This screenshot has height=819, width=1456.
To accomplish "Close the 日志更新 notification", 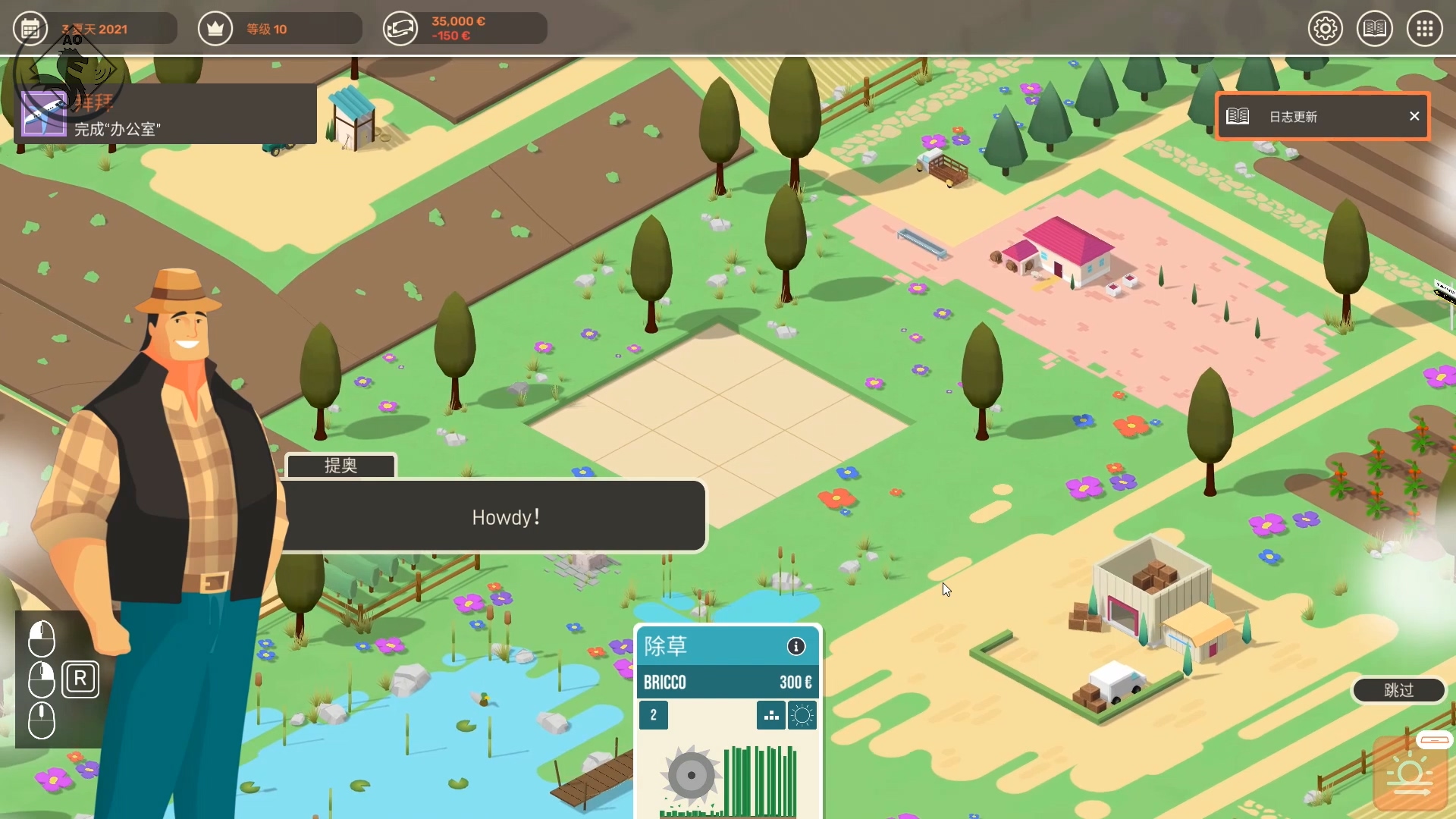I will (1414, 116).
